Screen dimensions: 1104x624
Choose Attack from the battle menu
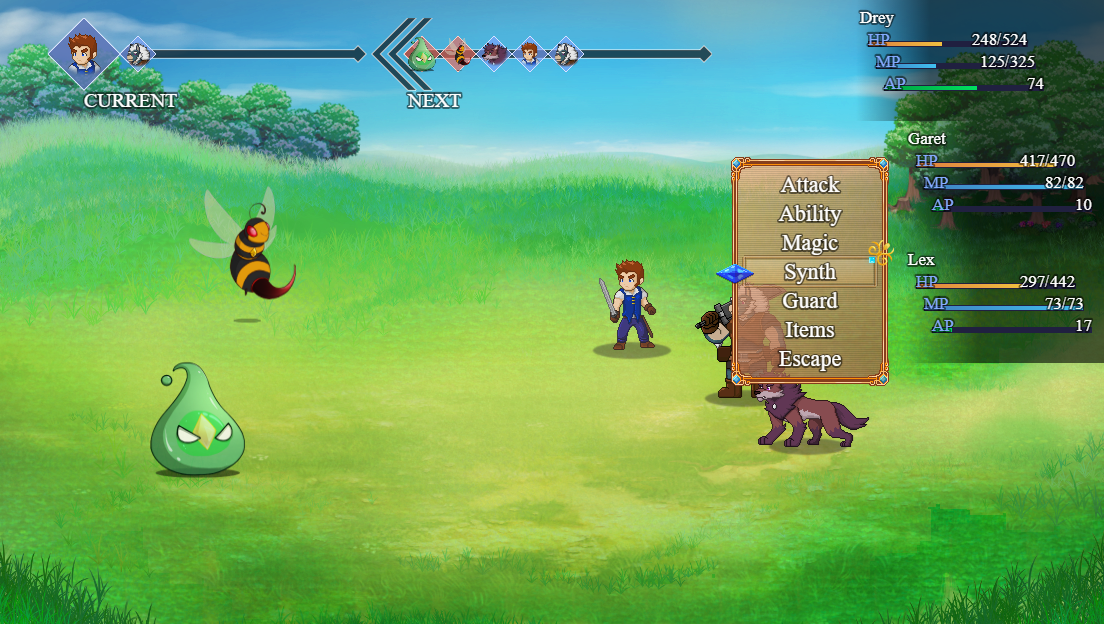[x=810, y=185]
